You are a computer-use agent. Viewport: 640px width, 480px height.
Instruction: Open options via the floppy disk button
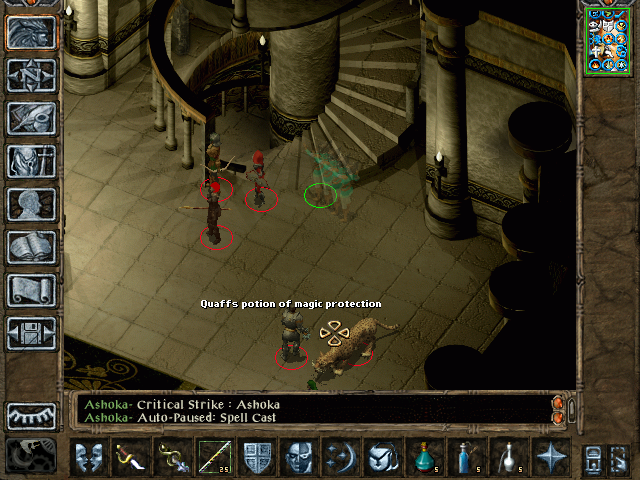click(x=31, y=333)
